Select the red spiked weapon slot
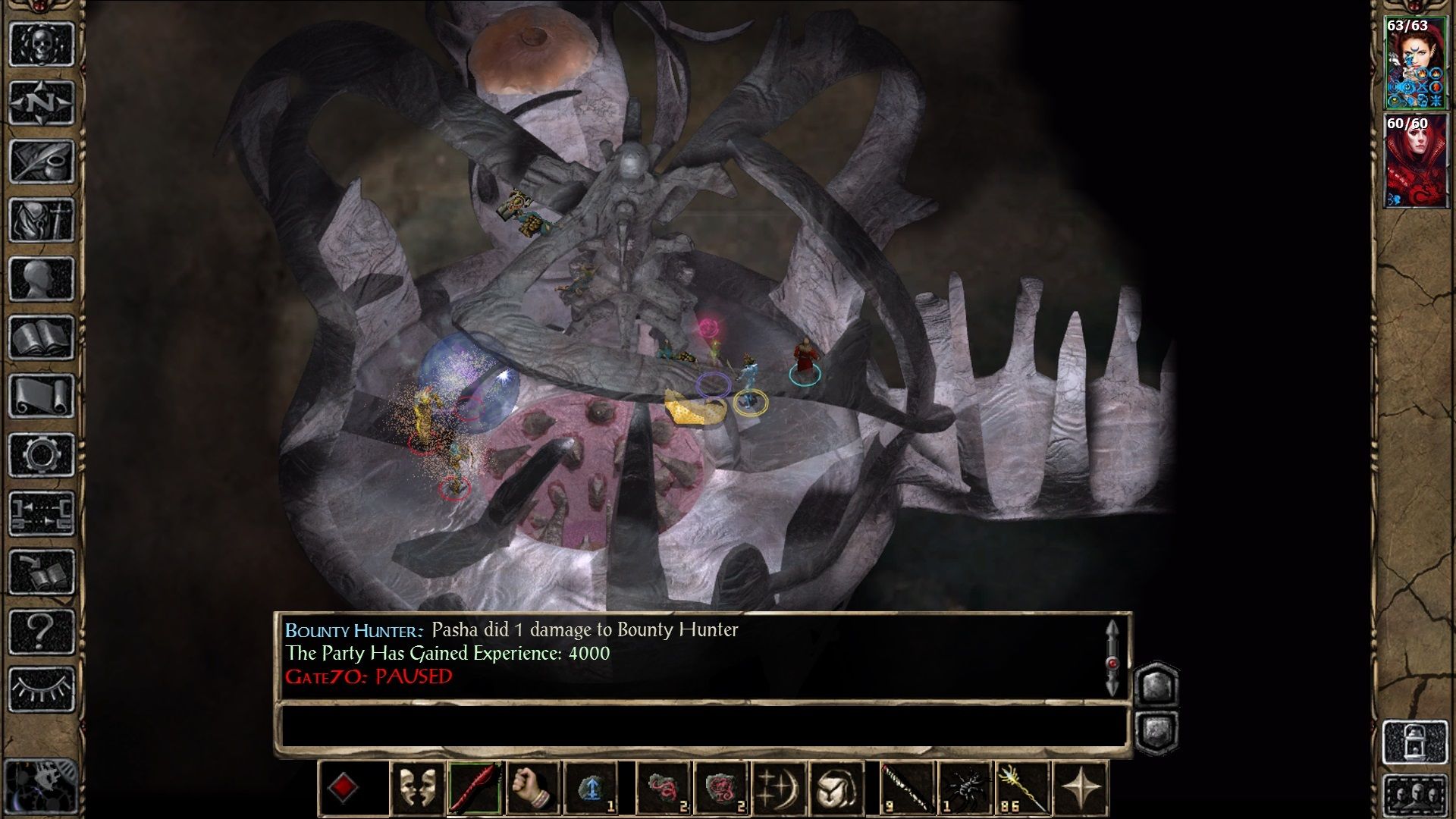The image size is (1456, 819). [x=475, y=789]
